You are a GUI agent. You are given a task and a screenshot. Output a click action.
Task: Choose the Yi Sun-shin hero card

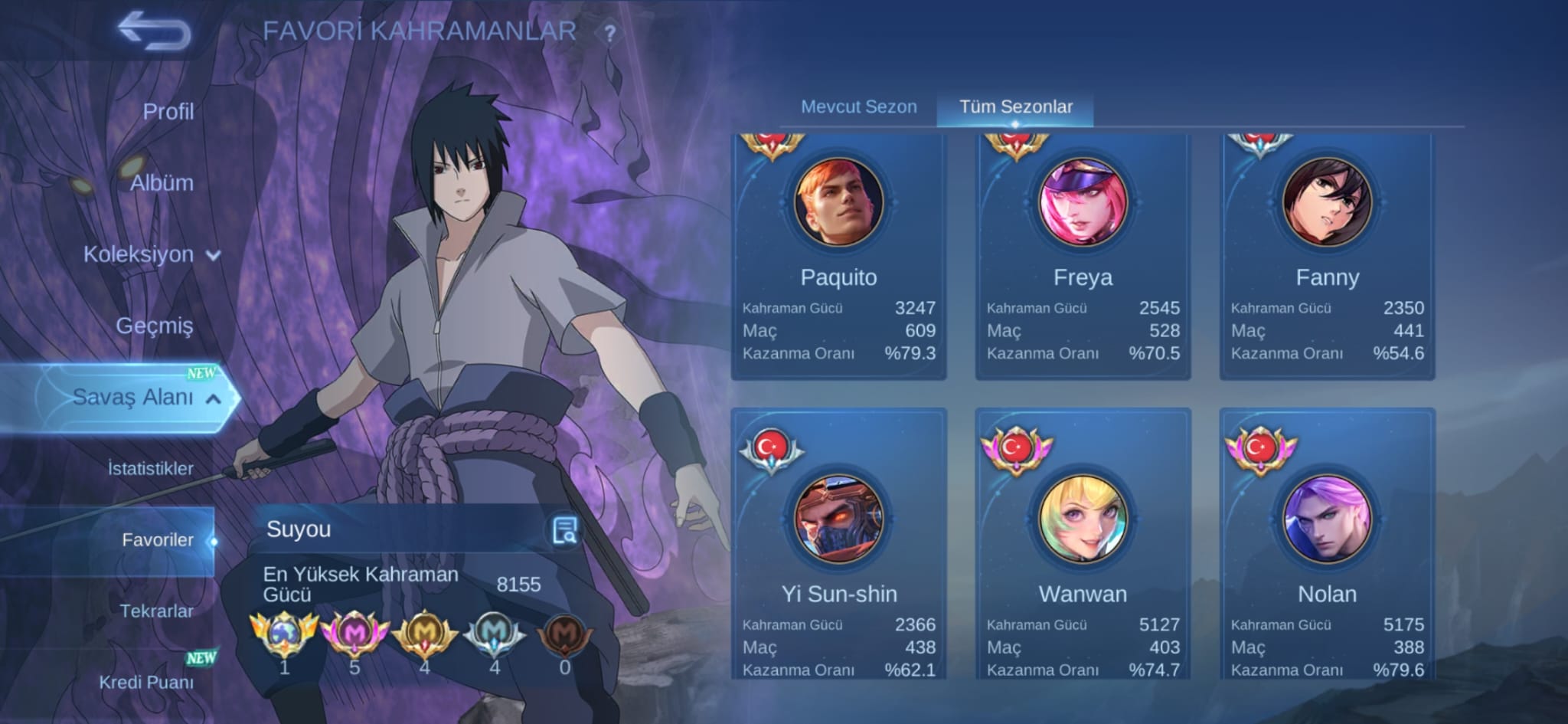pos(838,544)
